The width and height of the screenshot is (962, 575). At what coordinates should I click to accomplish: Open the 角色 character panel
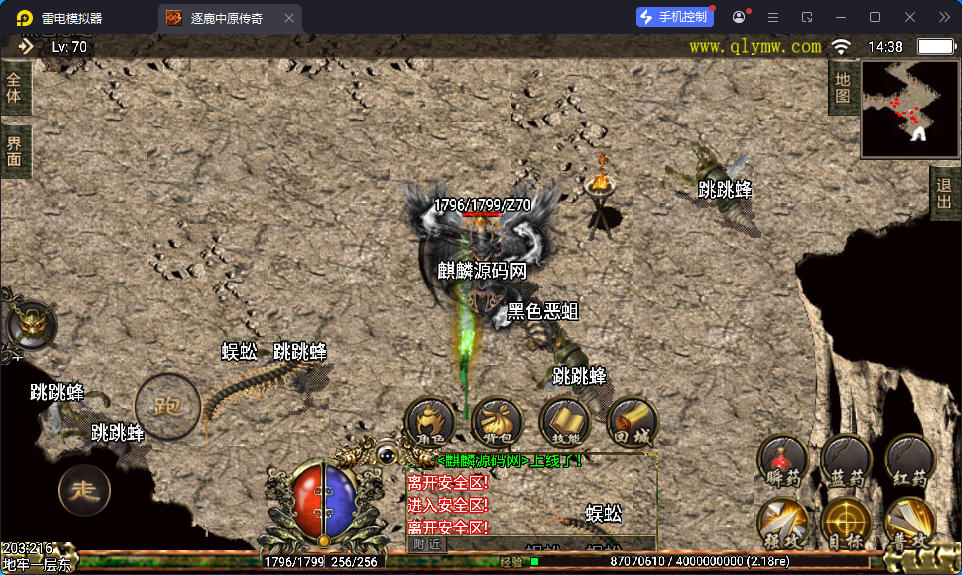pyautogui.click(x=429, y=422)
